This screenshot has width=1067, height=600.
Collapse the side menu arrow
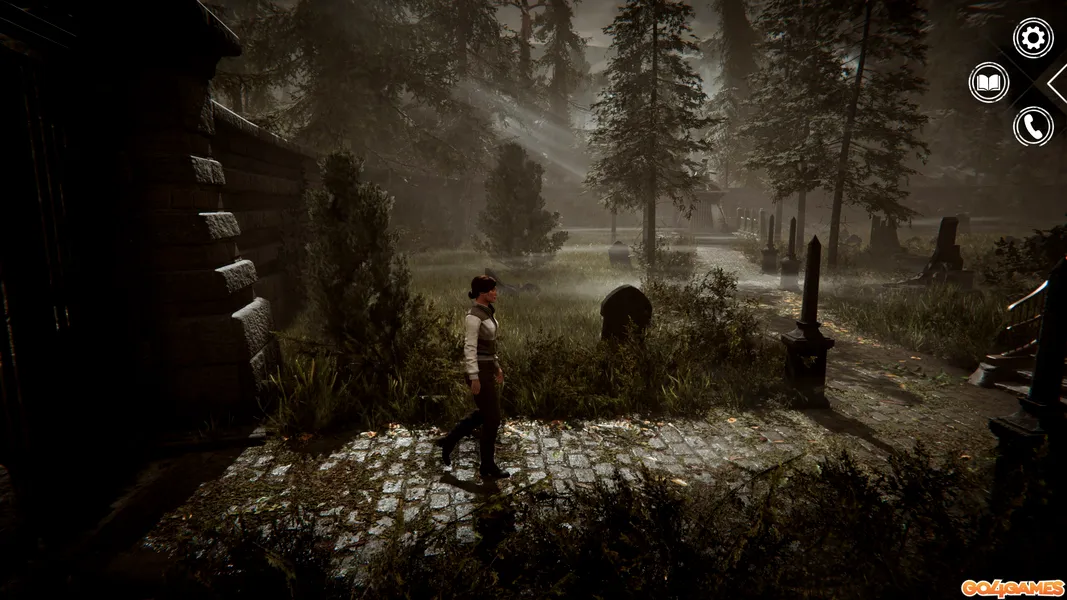(x=1058, y=83)
